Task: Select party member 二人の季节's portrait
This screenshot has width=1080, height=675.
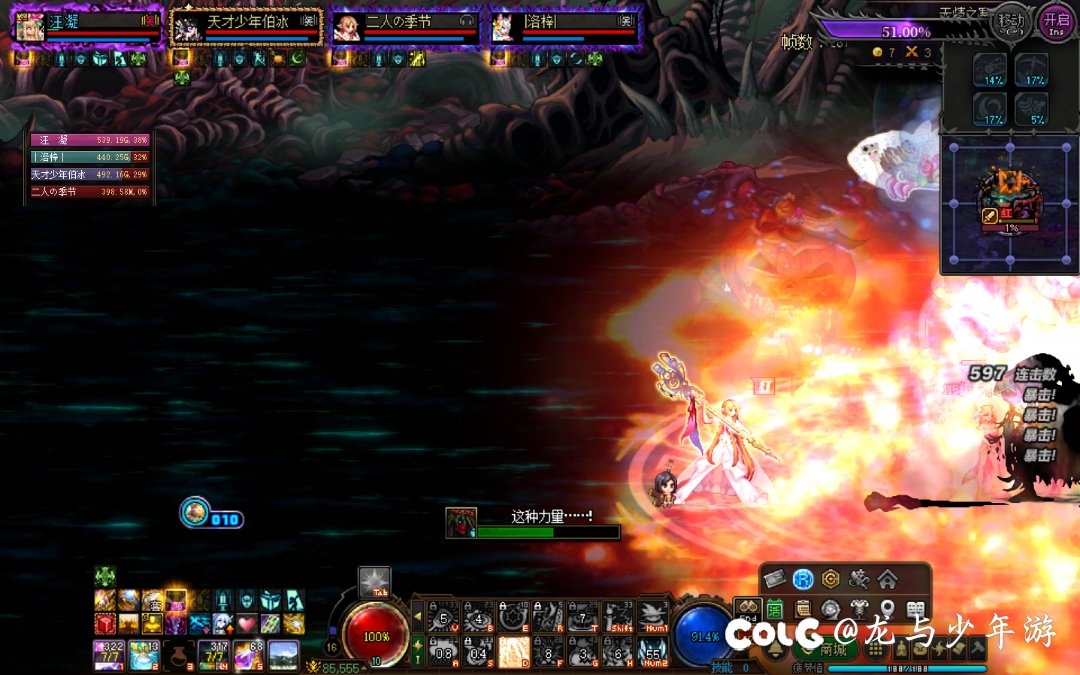Action: 347,27
